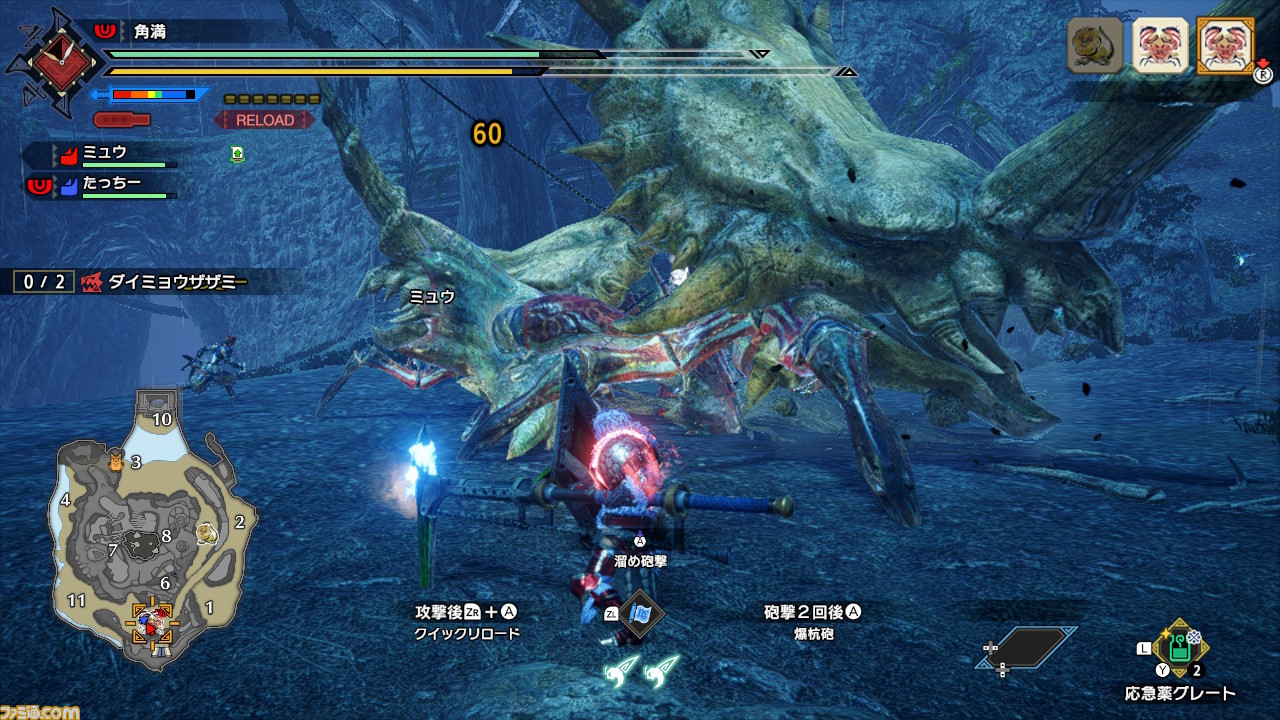
Task: Select party member たっちー in the party list
Action: (110, 184)
